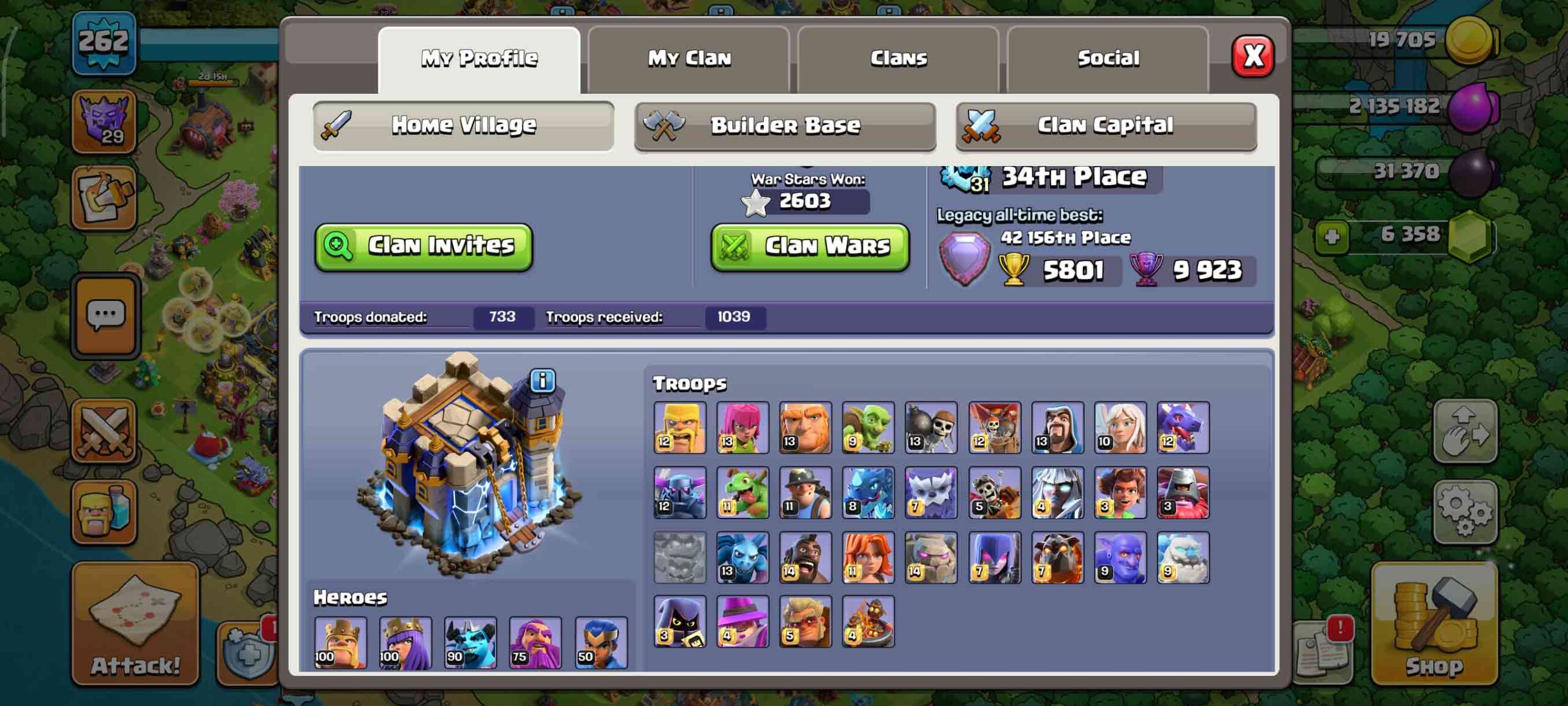Switch to the My Clan tab
The width and height of the screenshot is (1568, 706).
[689, 59]
